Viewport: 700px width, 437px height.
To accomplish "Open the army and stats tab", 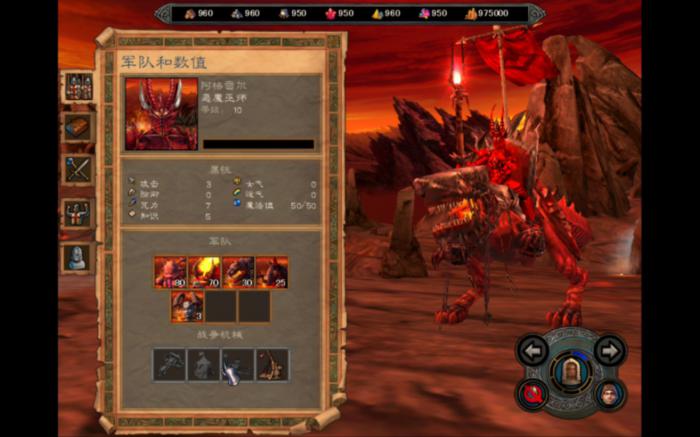I will click(x=78, y=87).
